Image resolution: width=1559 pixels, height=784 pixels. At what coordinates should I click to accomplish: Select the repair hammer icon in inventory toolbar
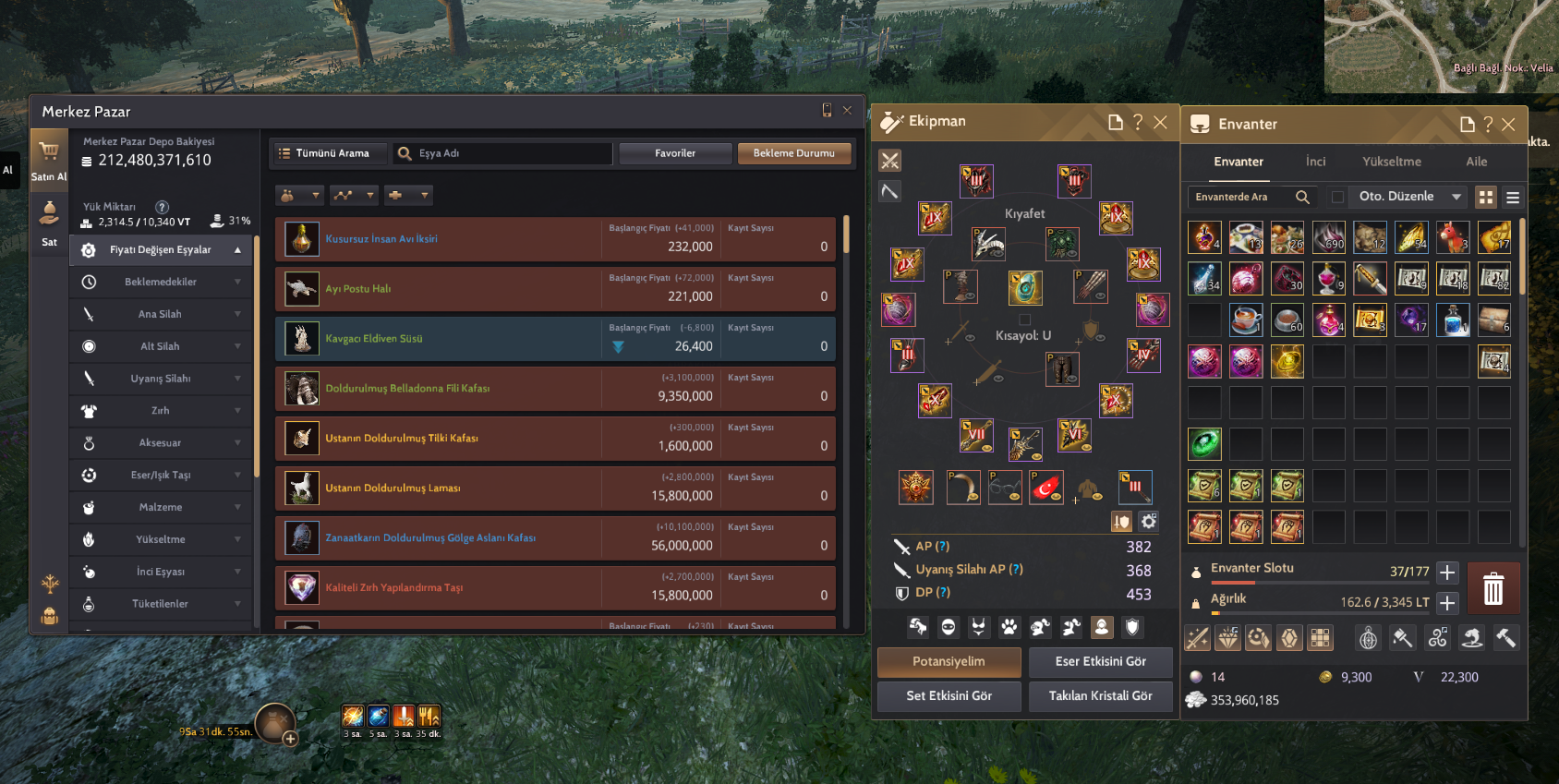tap(1506, 637)
